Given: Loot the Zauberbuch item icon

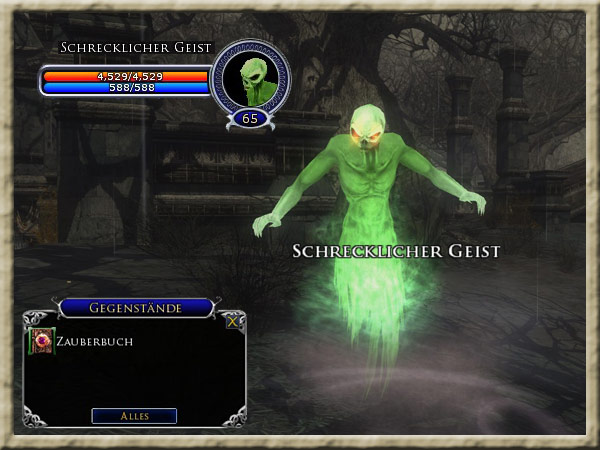Looking at the screenshot, I should point(42,341).
